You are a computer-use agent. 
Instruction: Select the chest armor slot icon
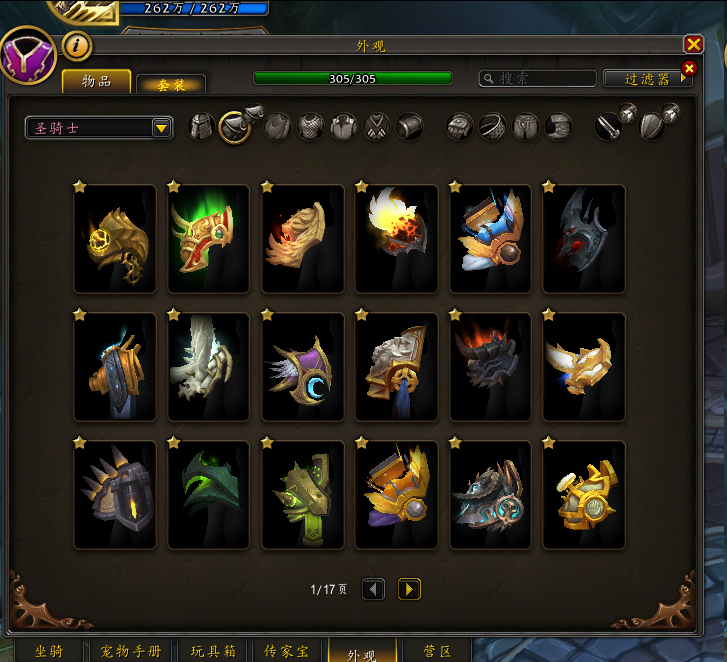tap(311, 127)
